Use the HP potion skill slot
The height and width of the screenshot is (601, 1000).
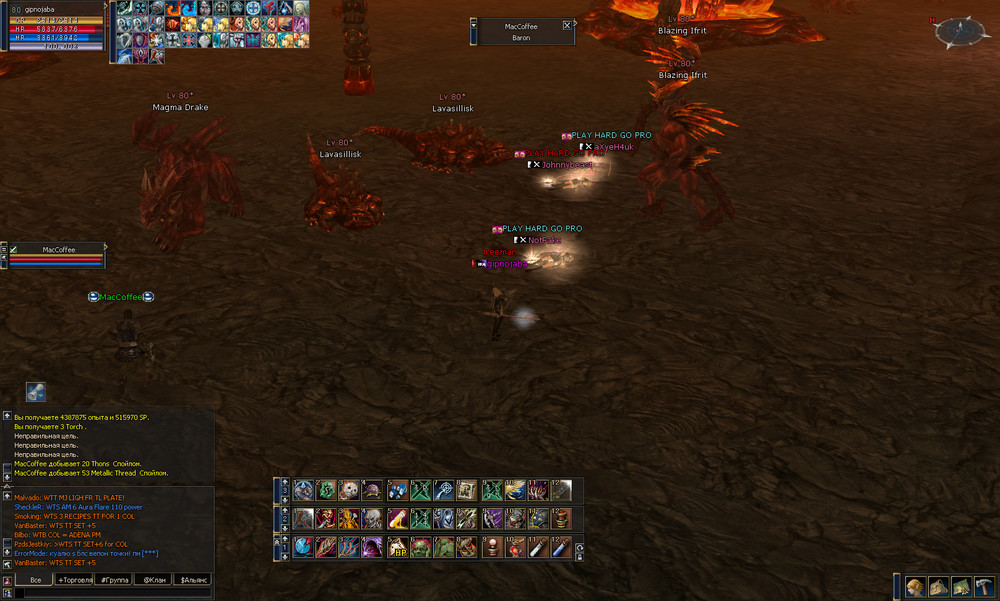pos(398,547)
